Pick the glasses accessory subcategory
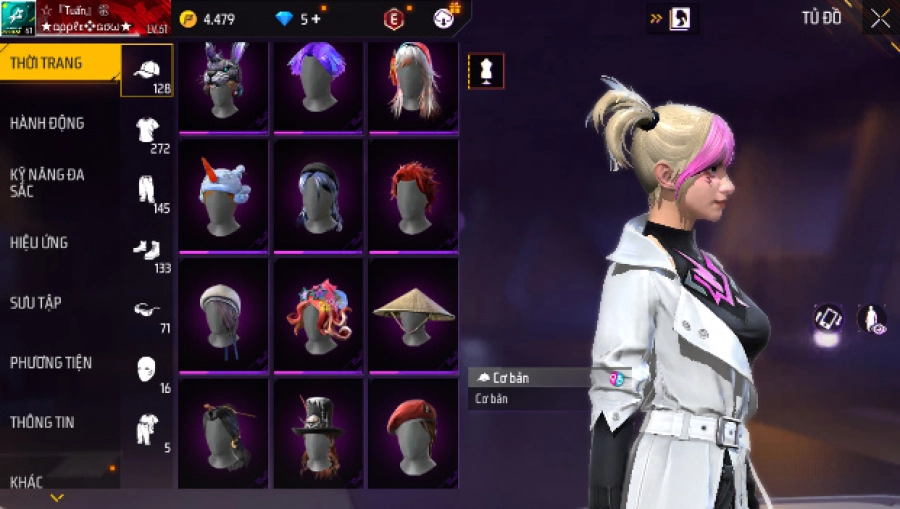The height and width of the screenshot is (509, 900). point(147,311)
